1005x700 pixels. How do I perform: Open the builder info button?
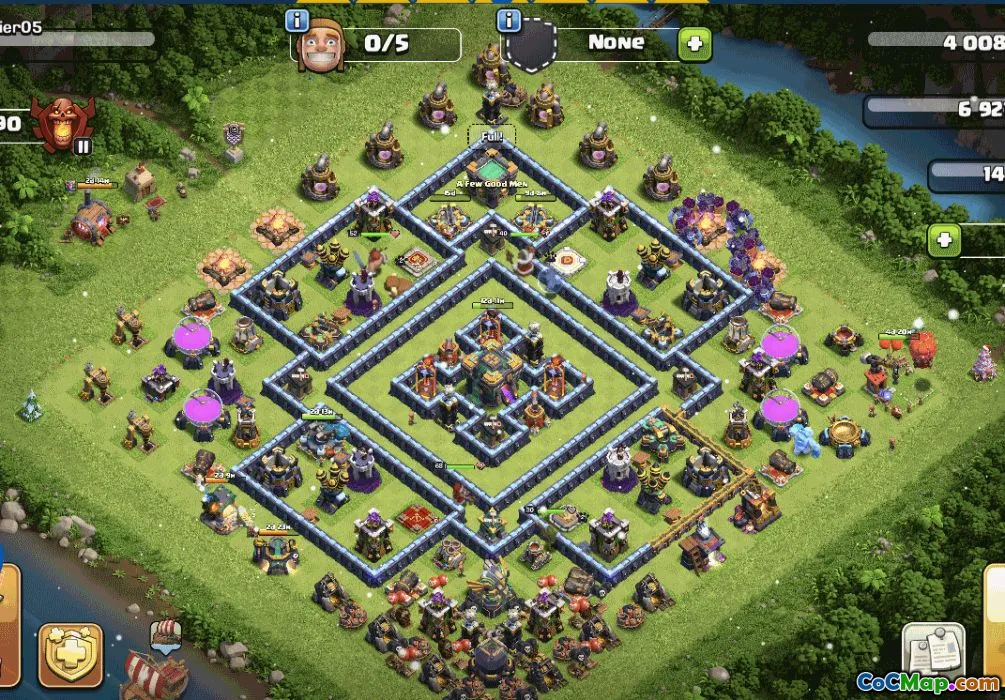pos(297,20)
